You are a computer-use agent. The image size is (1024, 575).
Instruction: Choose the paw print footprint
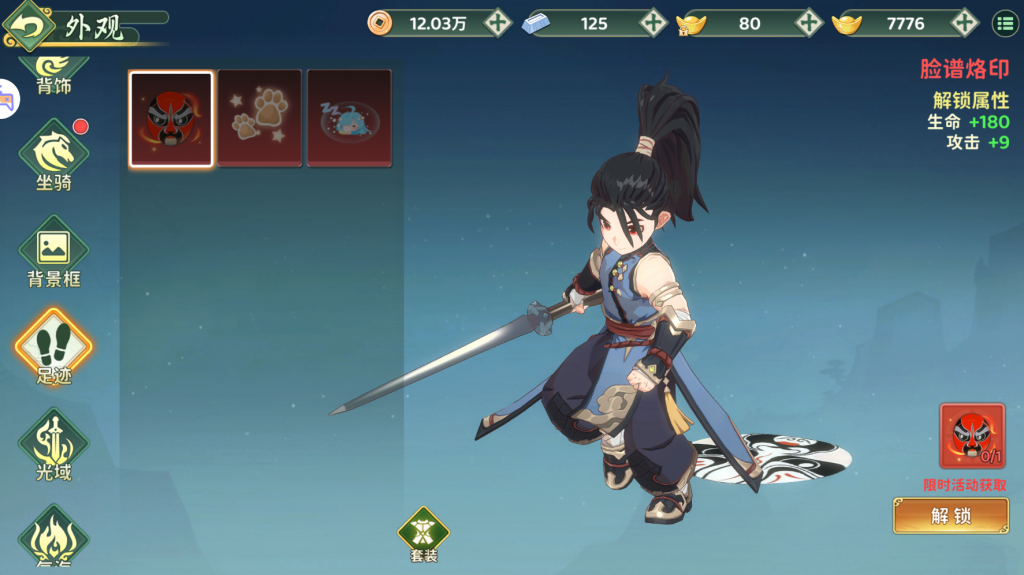click(x=259, y=118)
